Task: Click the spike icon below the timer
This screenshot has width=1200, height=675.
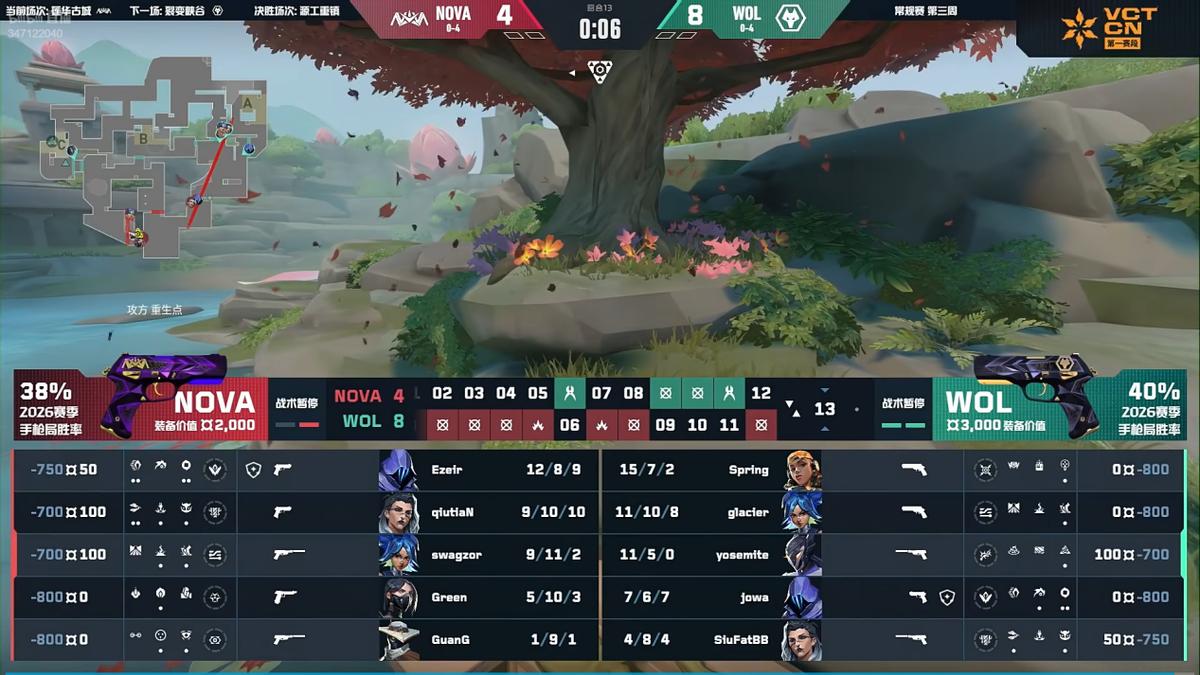Action: tap(599, 72)
